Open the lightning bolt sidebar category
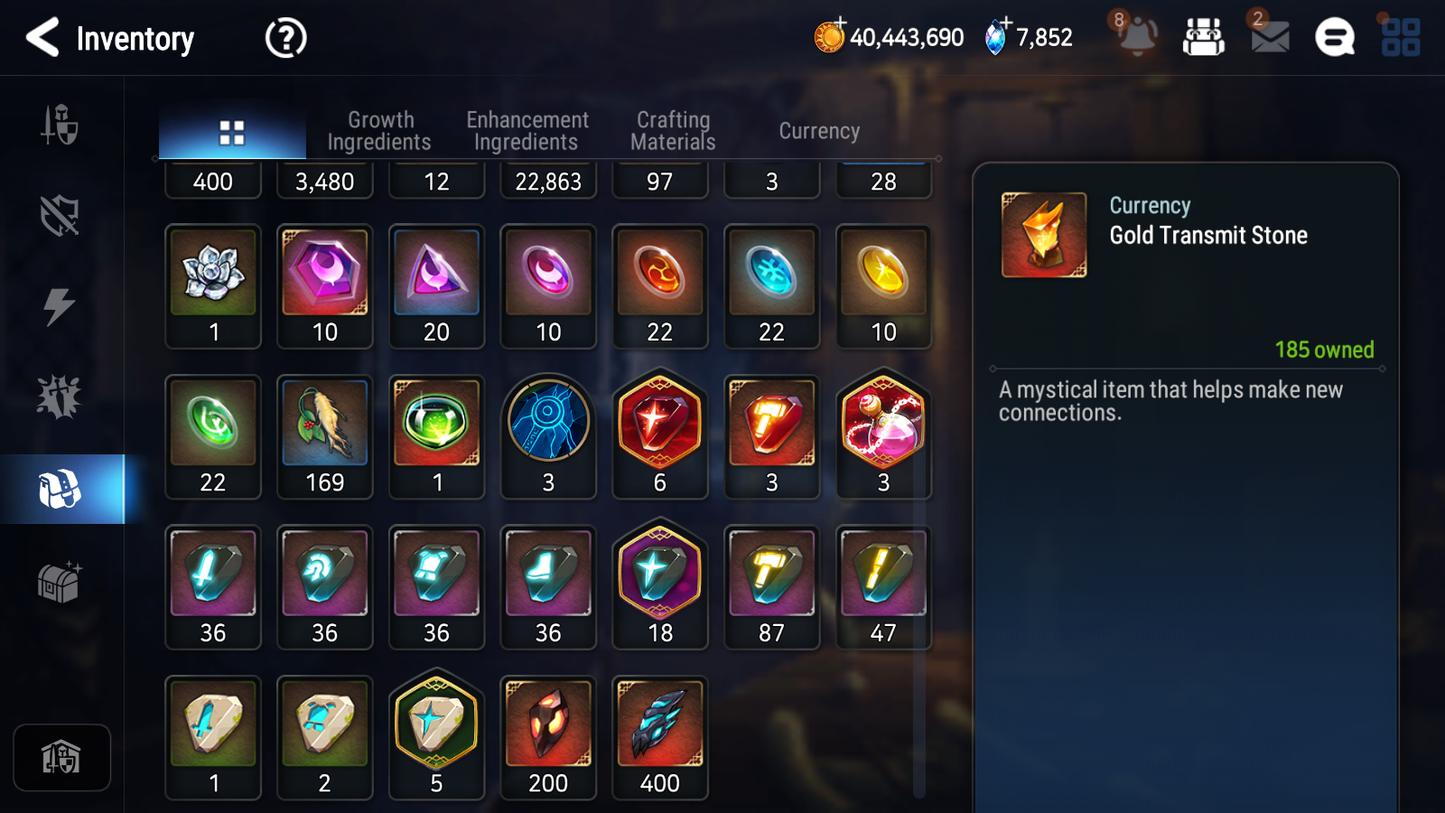 60,307
